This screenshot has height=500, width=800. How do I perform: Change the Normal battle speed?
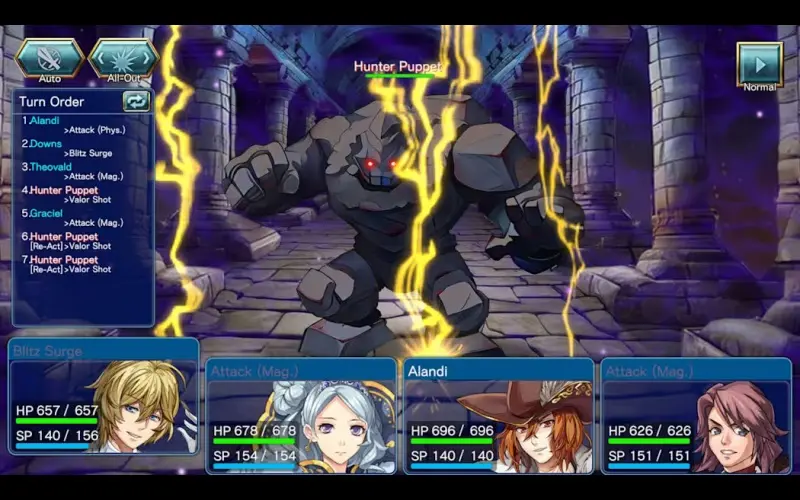[759, 64]
